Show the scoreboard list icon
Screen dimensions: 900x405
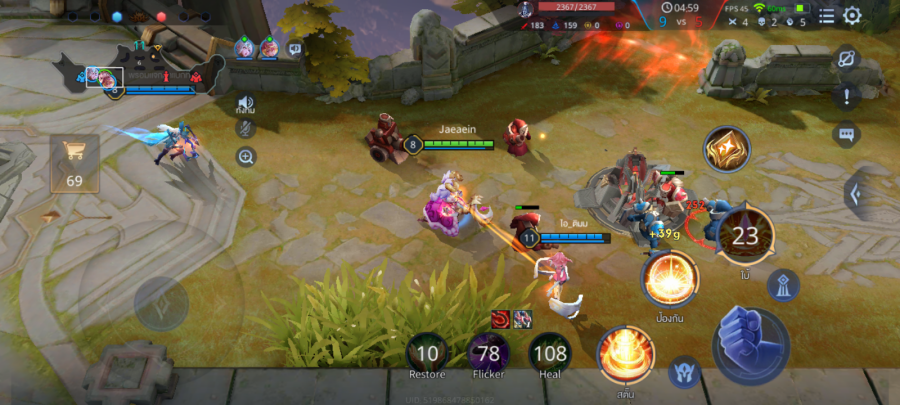(827, 15)
